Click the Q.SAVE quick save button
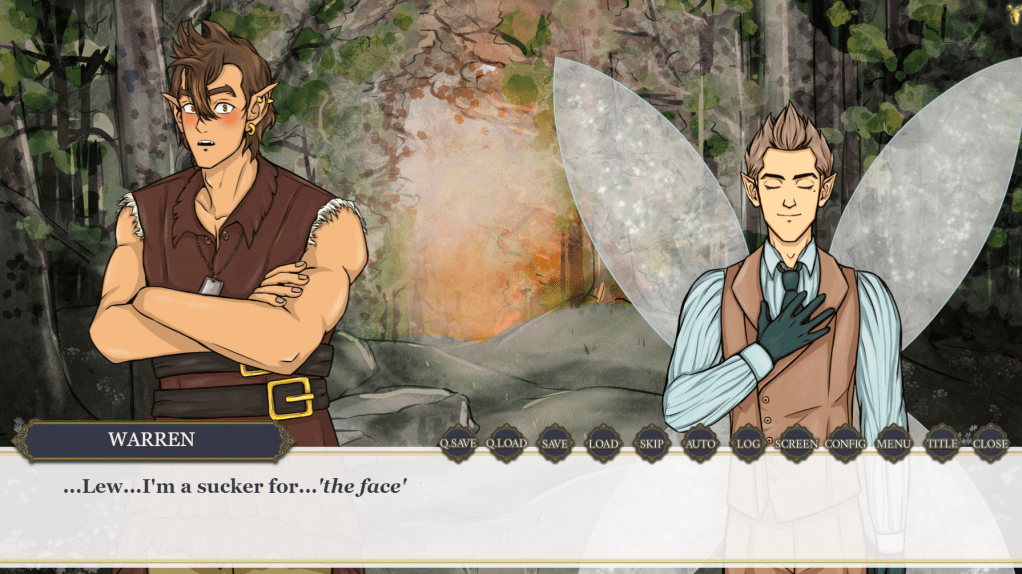 click(458, 443)
